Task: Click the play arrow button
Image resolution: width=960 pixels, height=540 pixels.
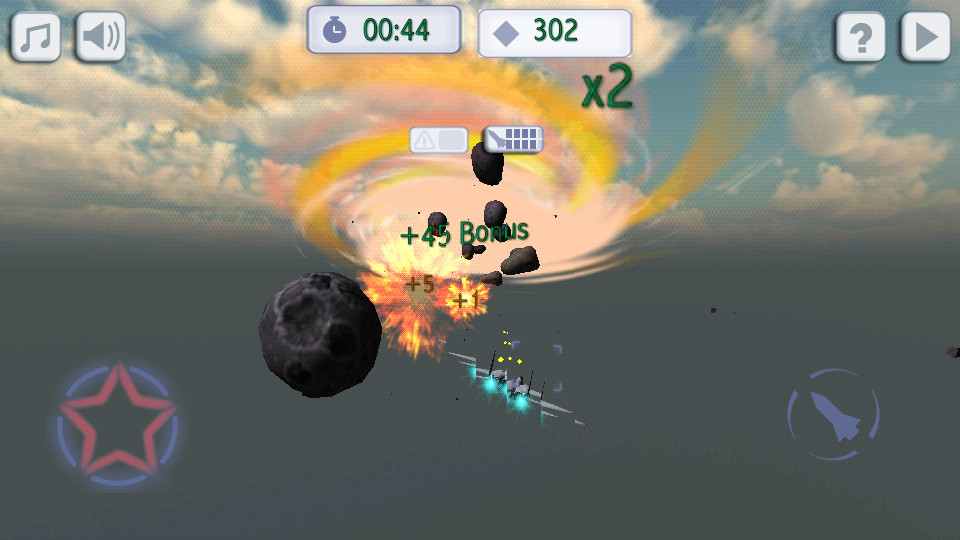Action: coord(925,37)
